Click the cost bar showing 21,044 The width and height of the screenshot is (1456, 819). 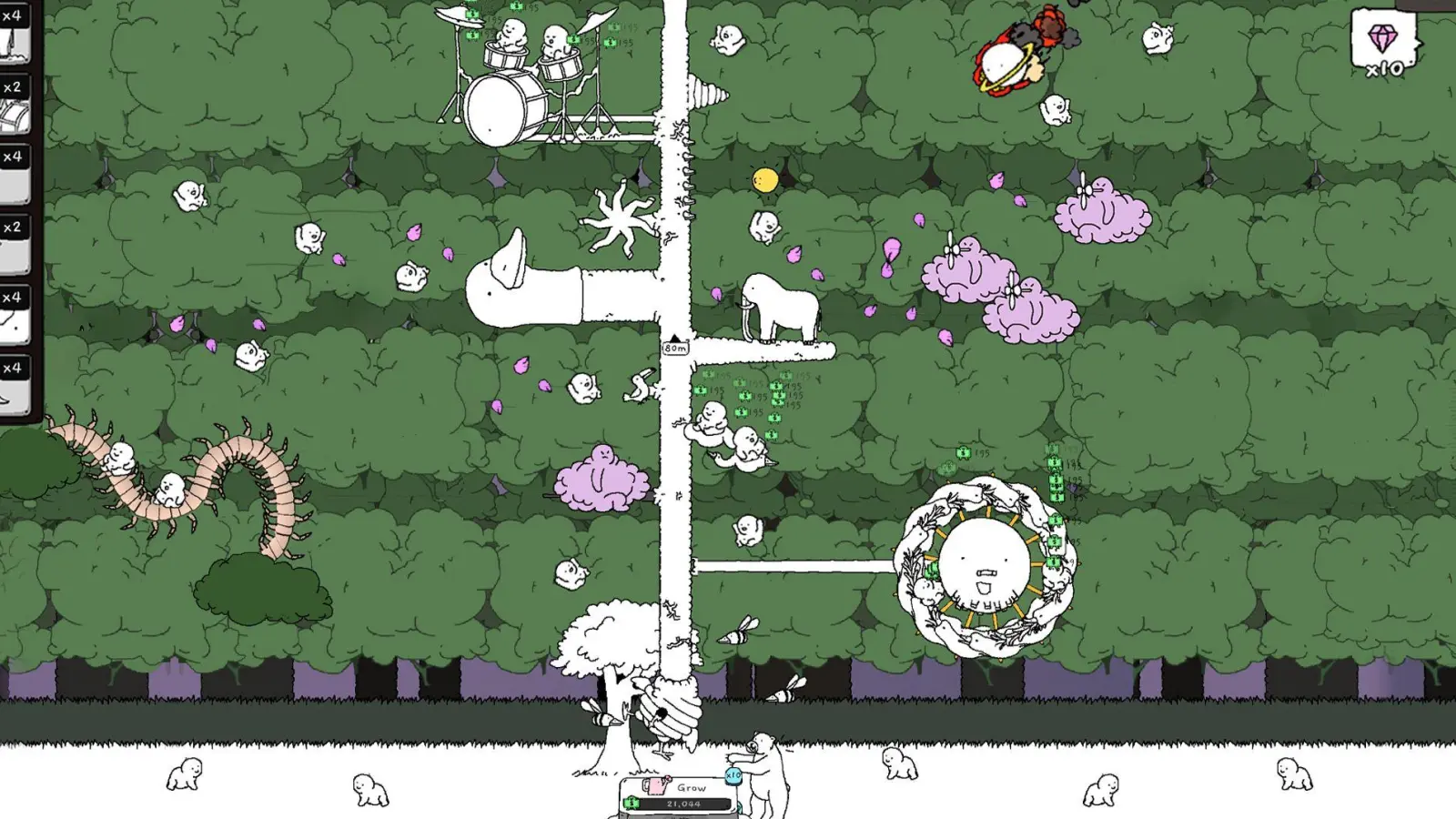tap(684, 804)
